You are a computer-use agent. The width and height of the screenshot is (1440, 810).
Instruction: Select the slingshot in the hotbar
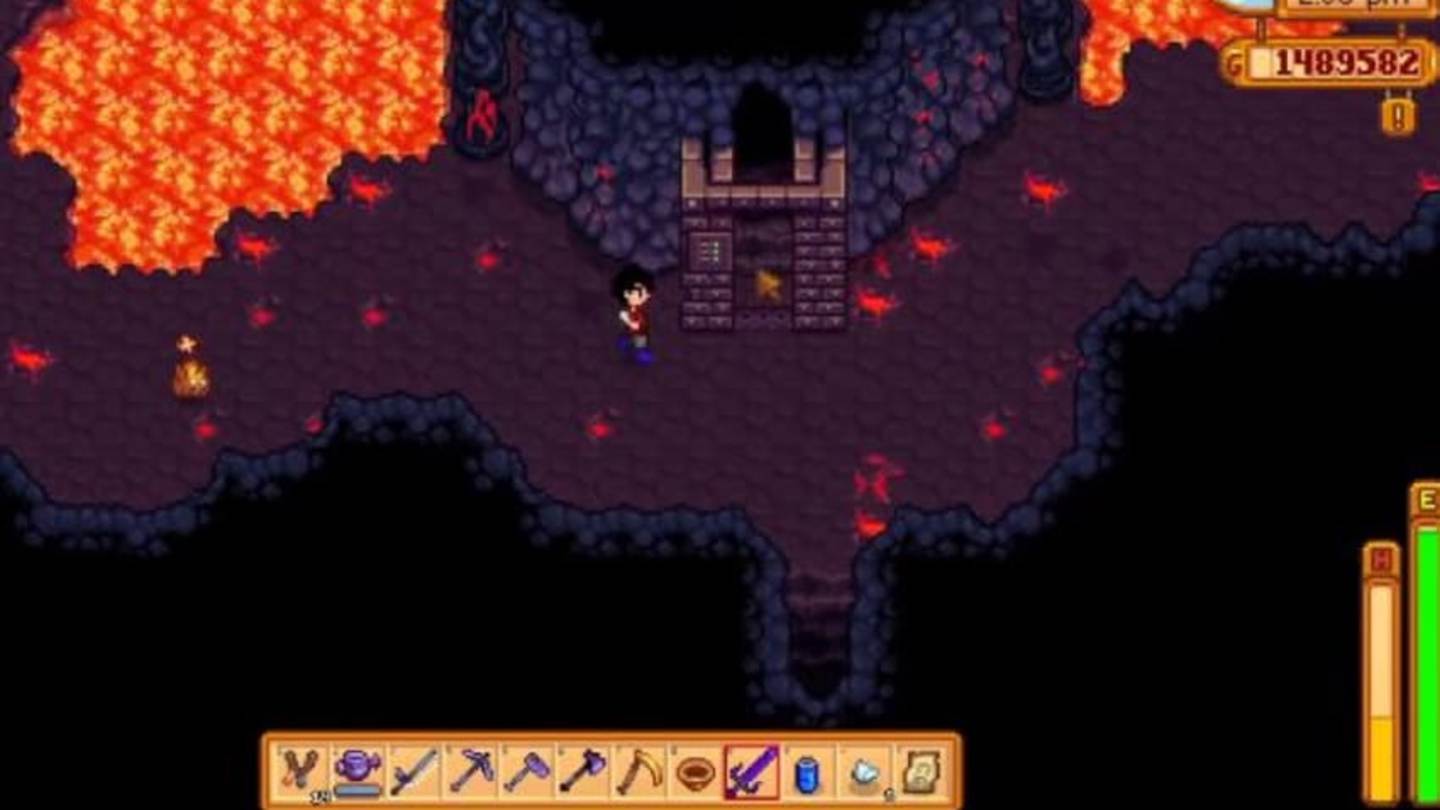click(x=301, y=772)
